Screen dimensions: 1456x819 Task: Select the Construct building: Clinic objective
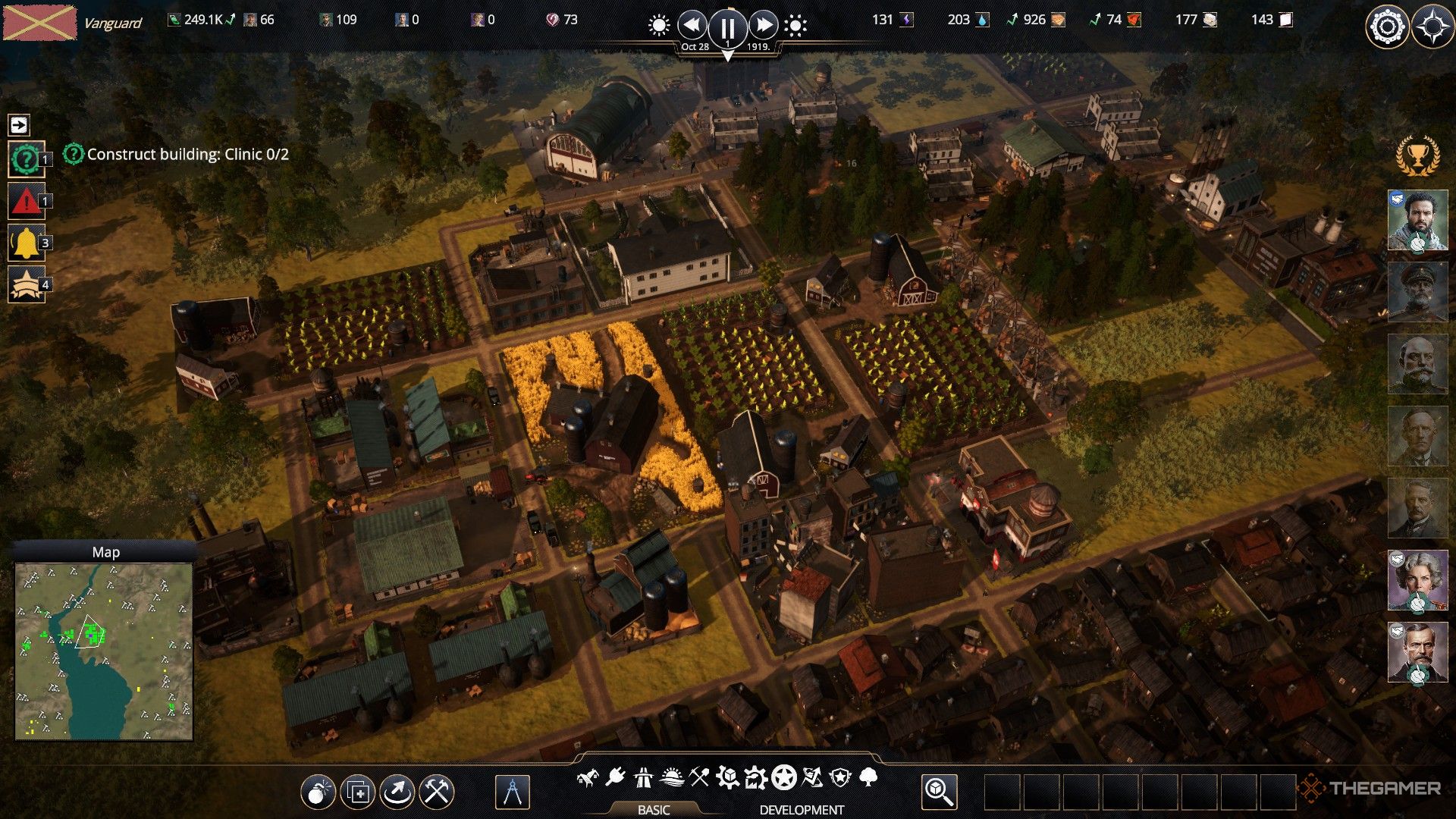(x=187, y=155)
